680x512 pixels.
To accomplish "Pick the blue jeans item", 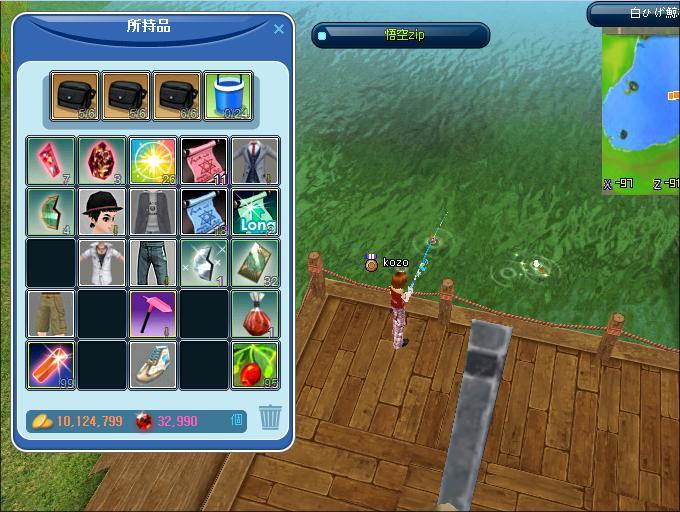I will [x=153, y=263].
